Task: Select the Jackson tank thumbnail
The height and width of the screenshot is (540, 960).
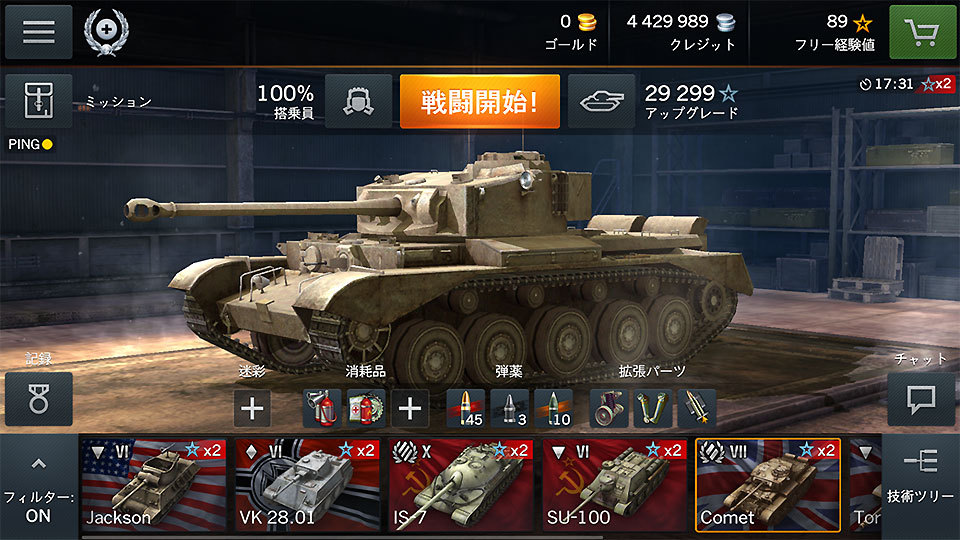Action: click(x=154, y=484)
